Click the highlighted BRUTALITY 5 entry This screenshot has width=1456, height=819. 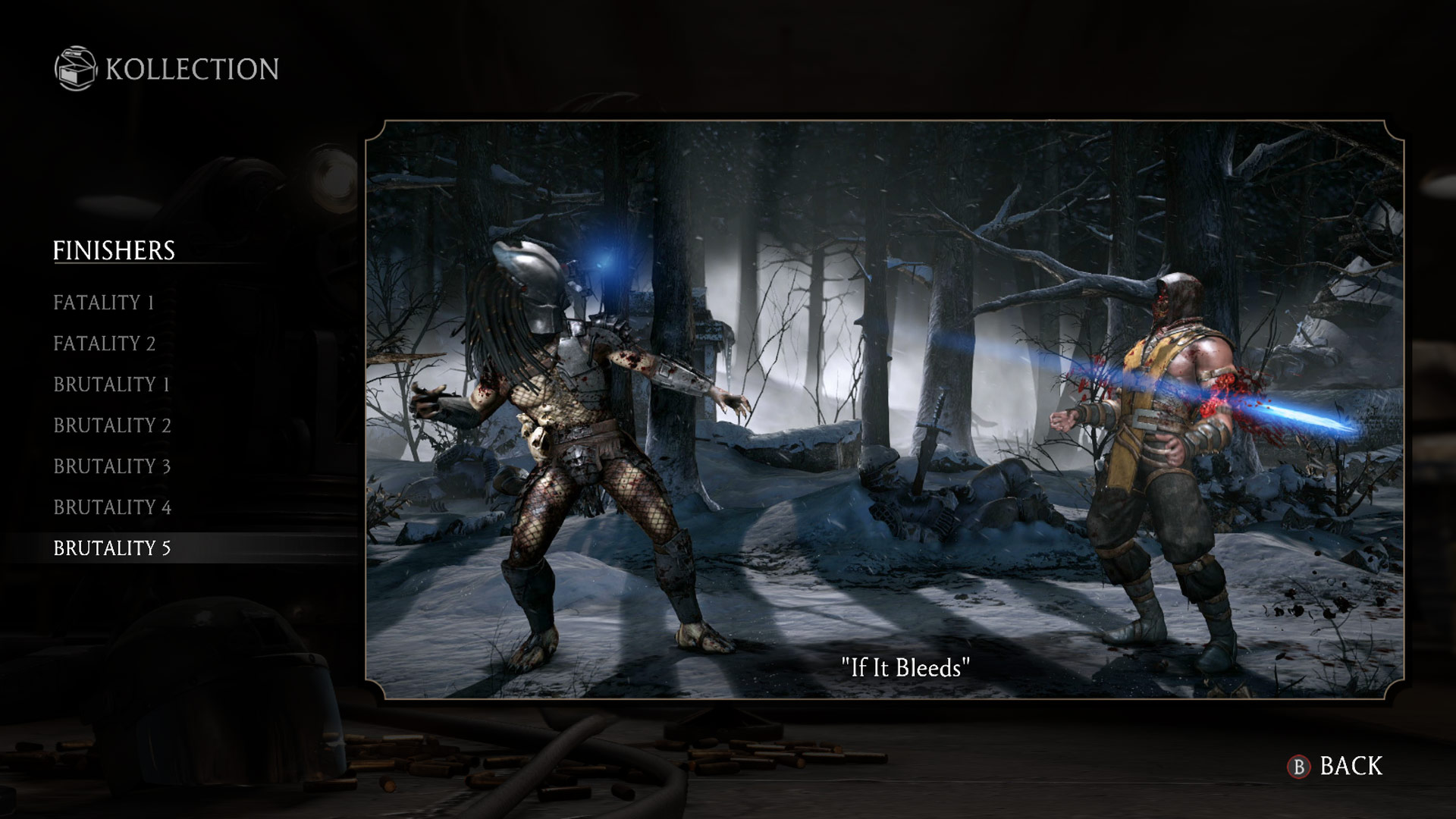pos(111,548)
